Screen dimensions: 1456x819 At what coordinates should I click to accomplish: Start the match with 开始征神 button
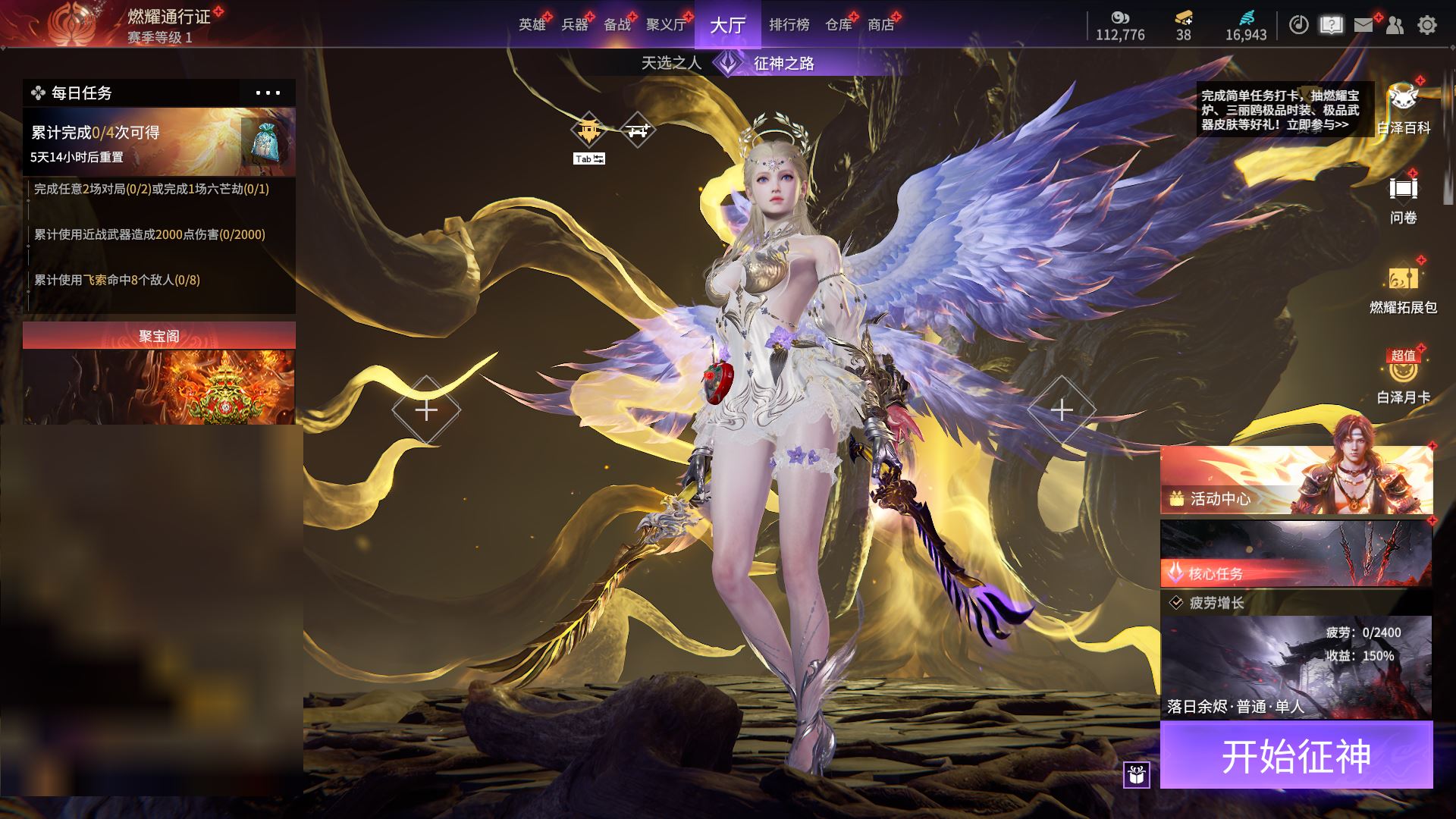coord(1296,755)
